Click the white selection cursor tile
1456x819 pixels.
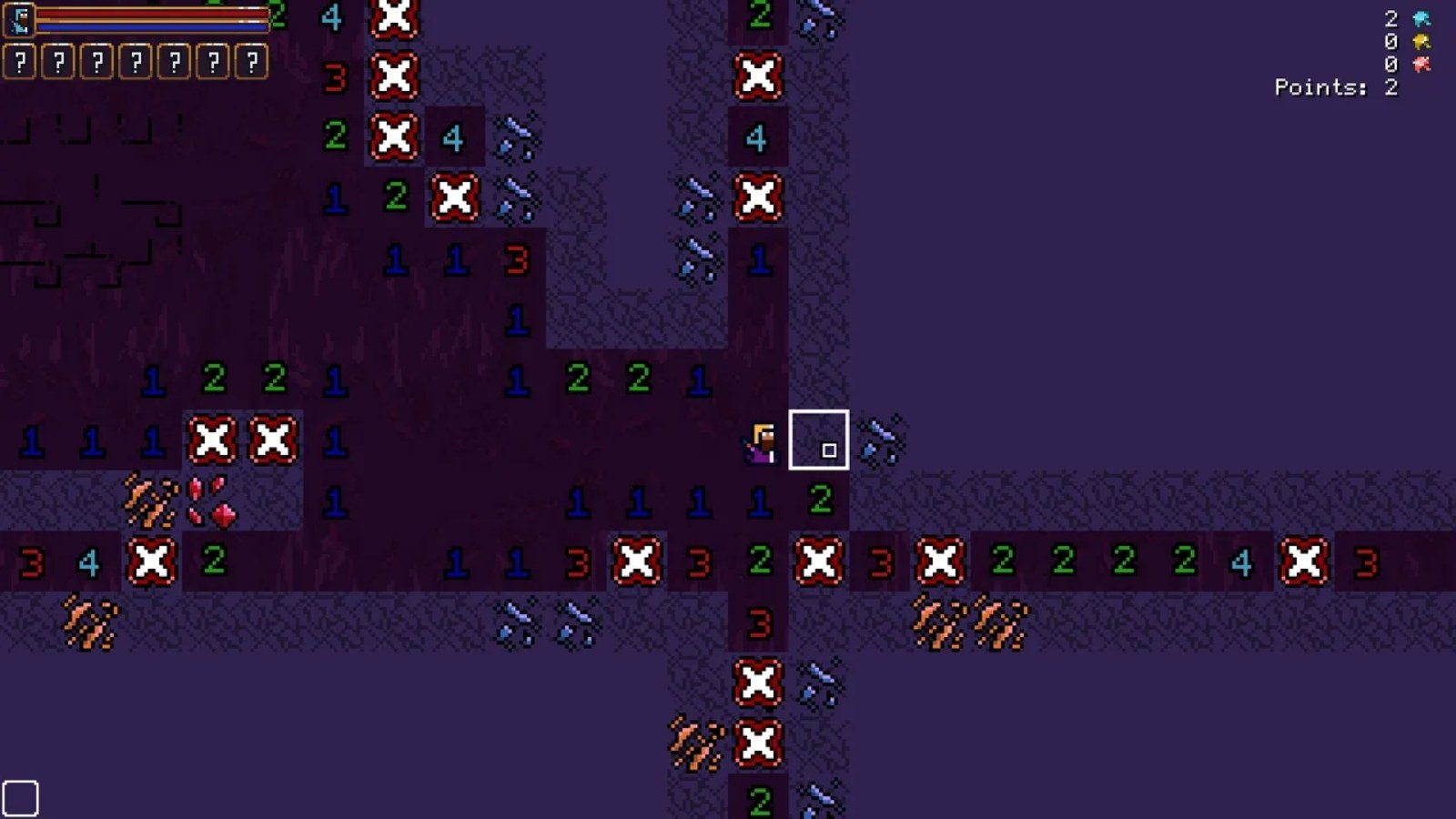point(820,440)
